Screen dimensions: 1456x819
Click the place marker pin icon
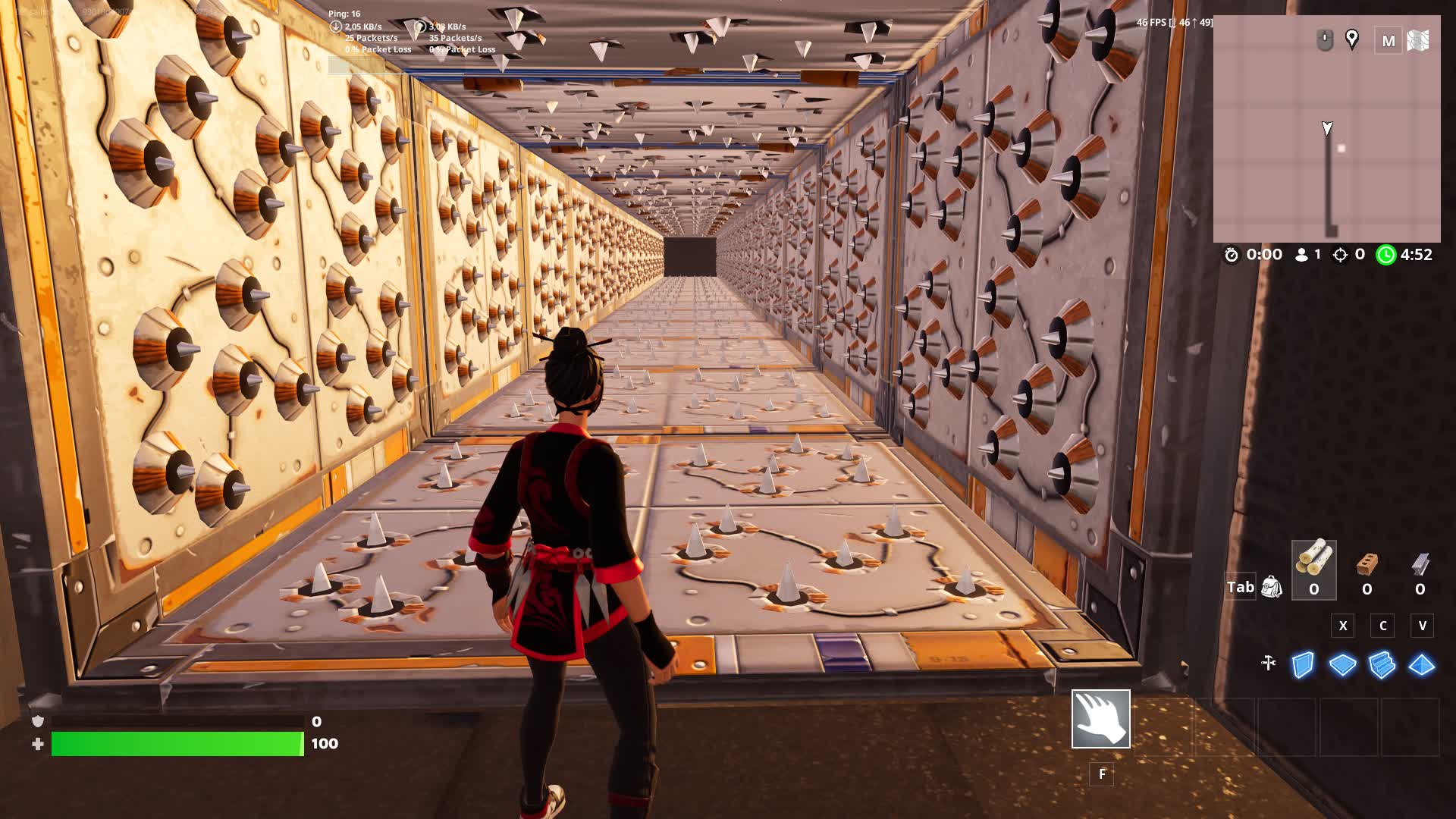click(1352, 39)
